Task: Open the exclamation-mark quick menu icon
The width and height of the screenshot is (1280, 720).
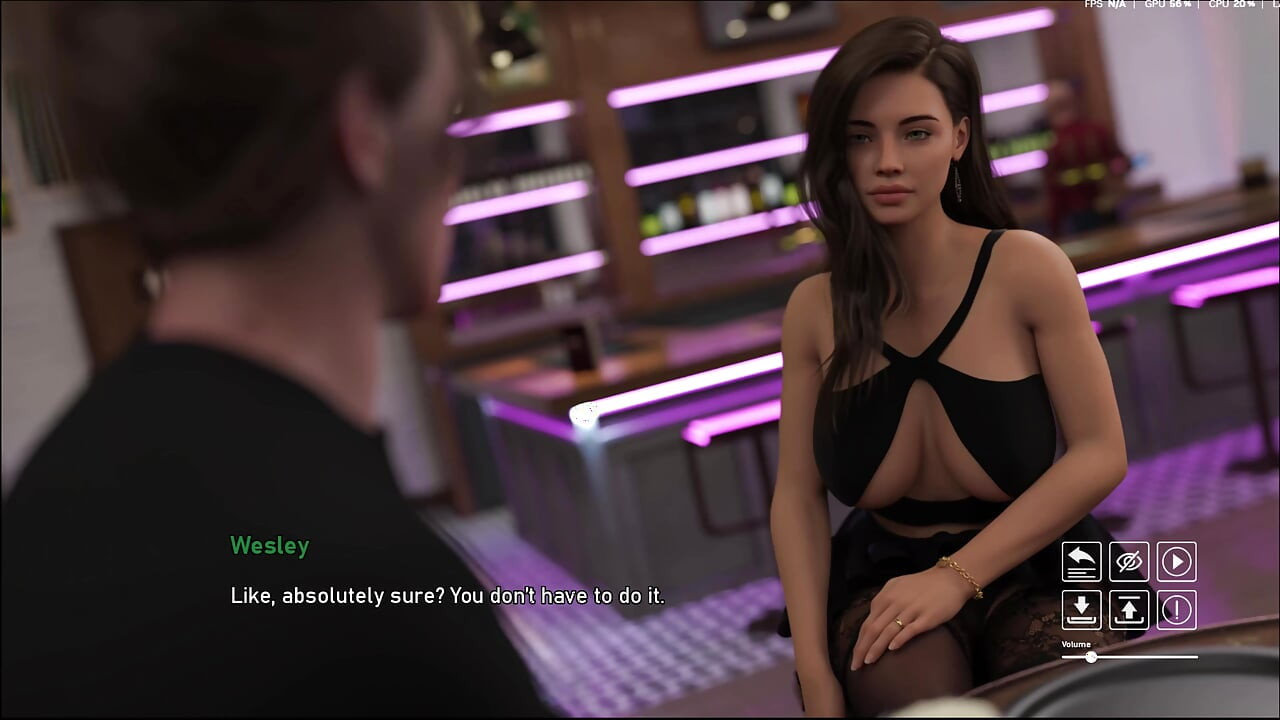Action: click(x=1177, y=611)
